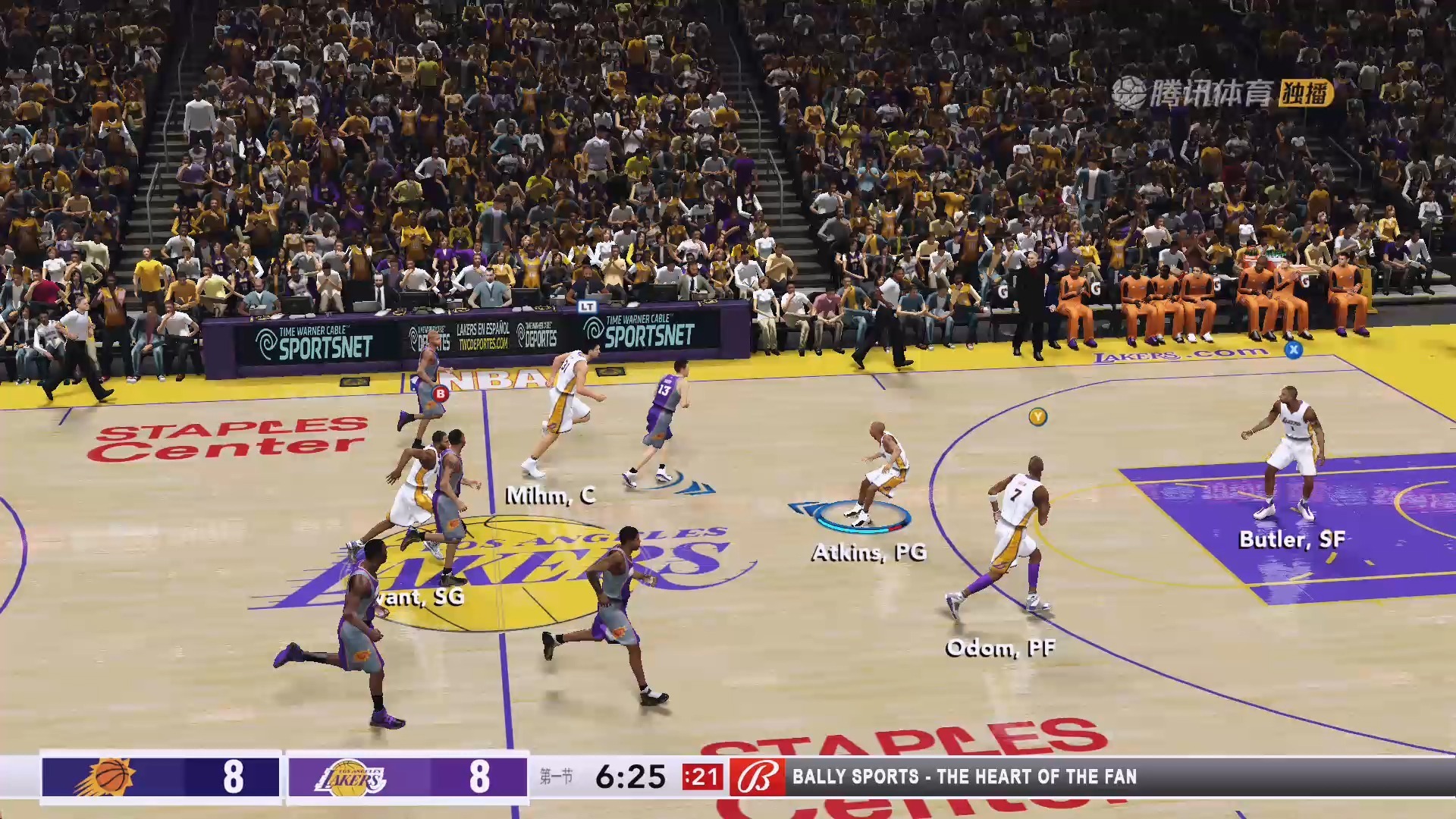
Task: Select the Odom, PF player label
Action: 1000,648
